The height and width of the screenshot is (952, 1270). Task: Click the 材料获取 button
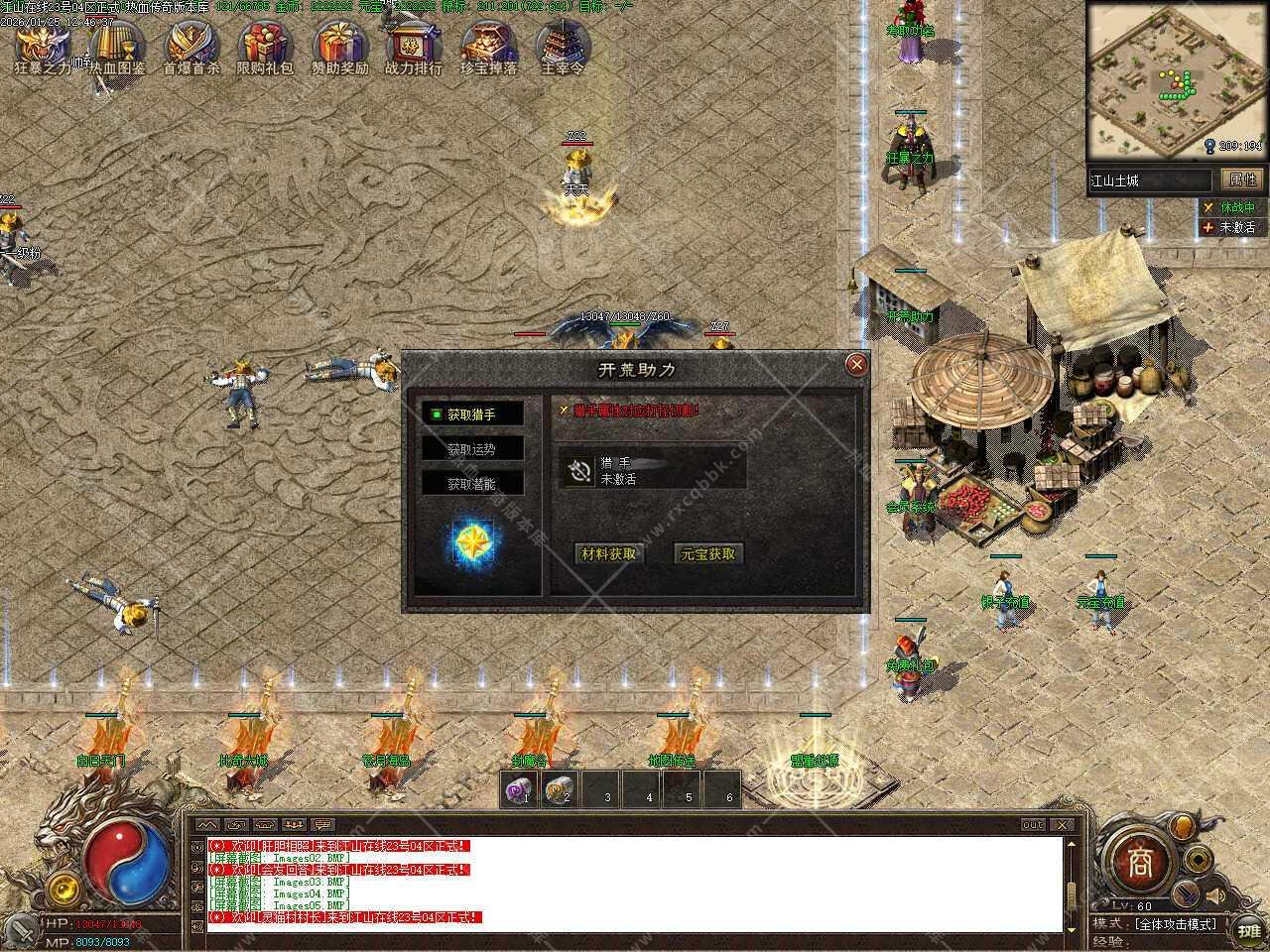point(608,554)
